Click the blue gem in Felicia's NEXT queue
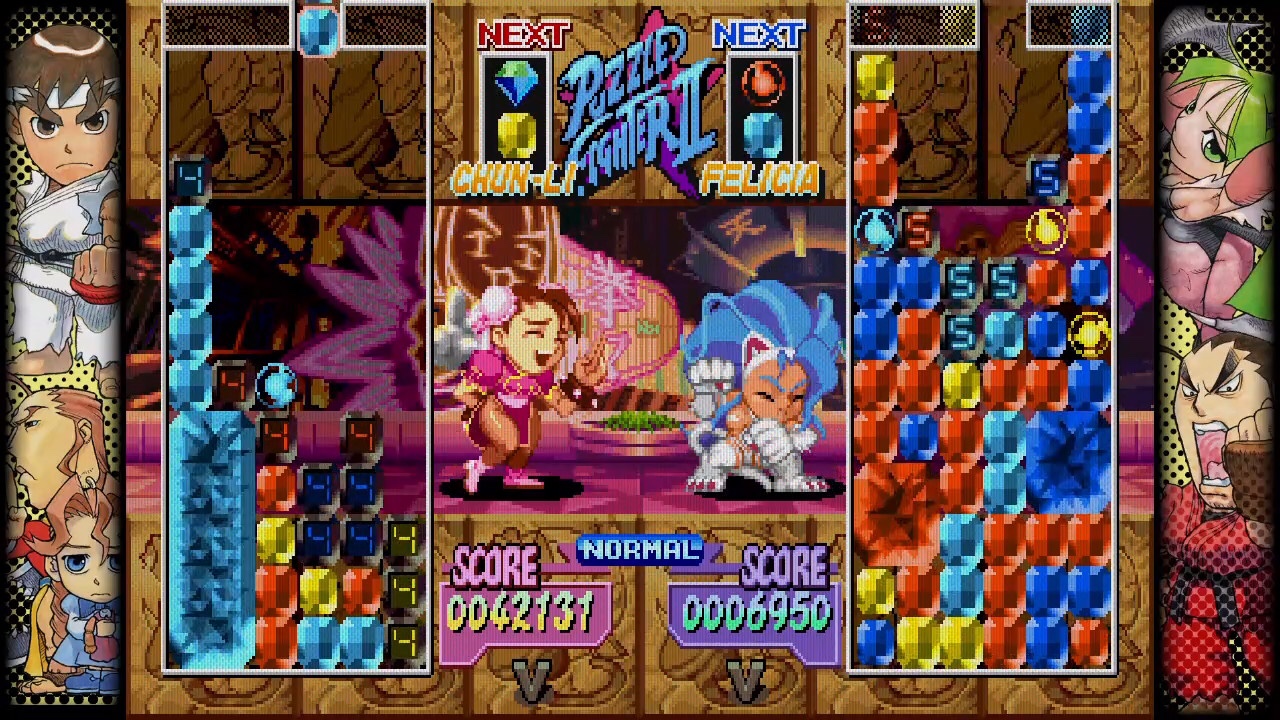Screen dimensions: 1280x720 (x=762, y=135)
